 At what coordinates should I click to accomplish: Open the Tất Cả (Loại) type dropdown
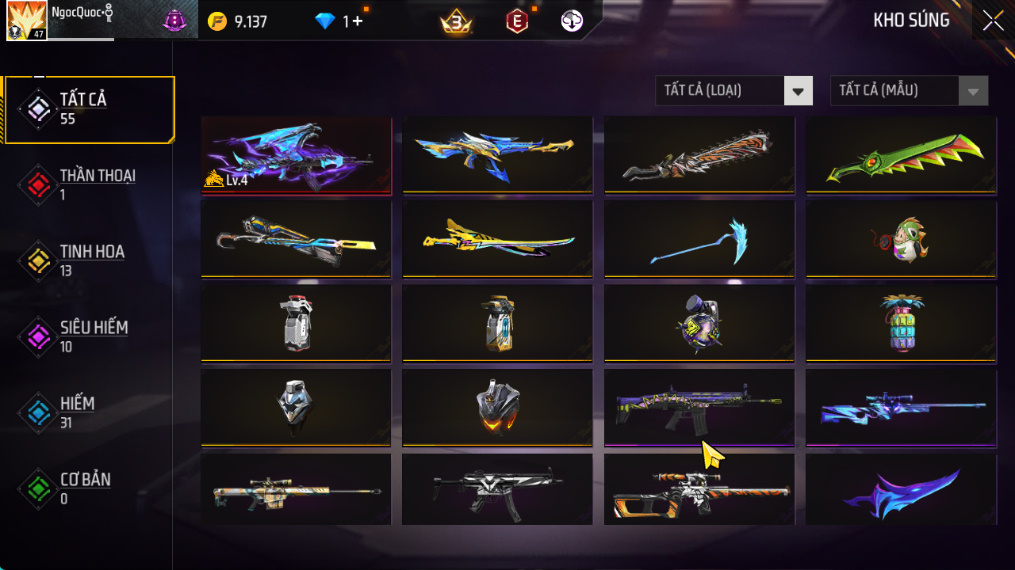[x=734, y=91]
